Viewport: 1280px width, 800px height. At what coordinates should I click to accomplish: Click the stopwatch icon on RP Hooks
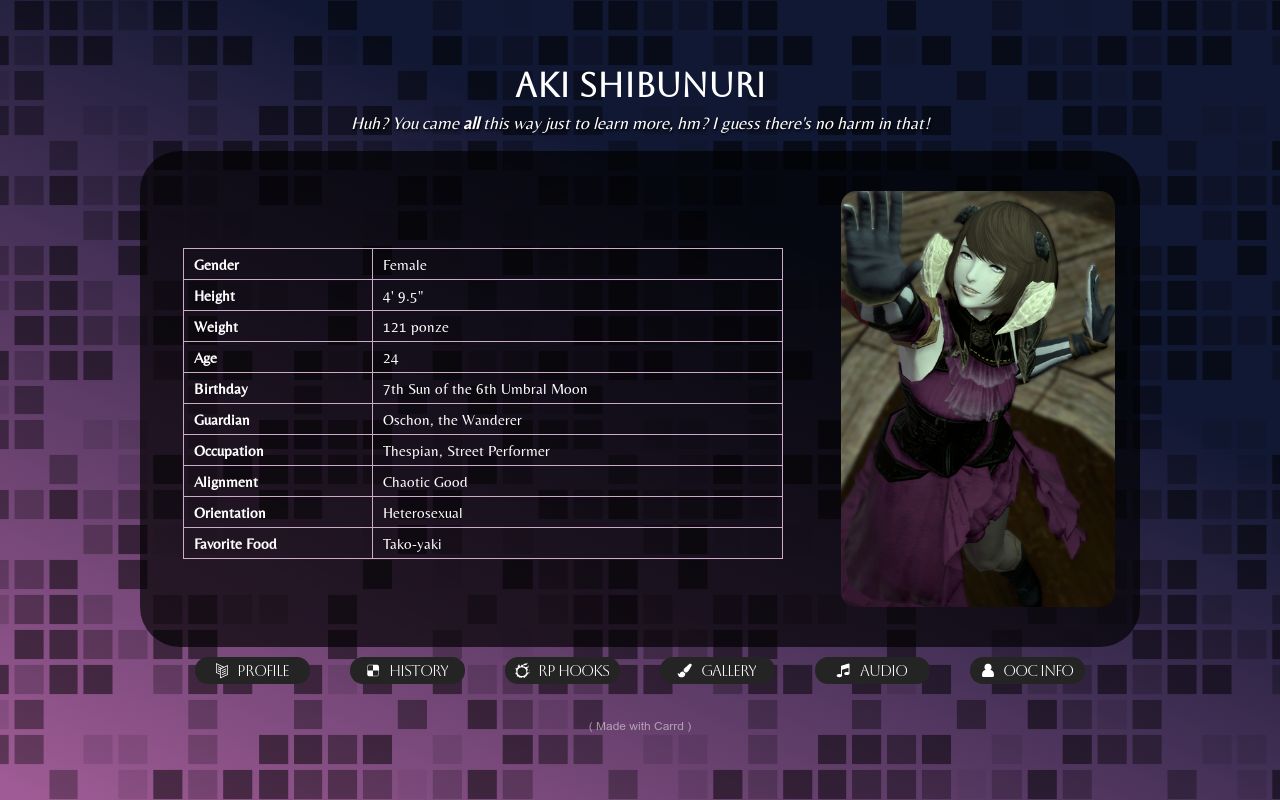pyautogui.click(x=523, y=671)
